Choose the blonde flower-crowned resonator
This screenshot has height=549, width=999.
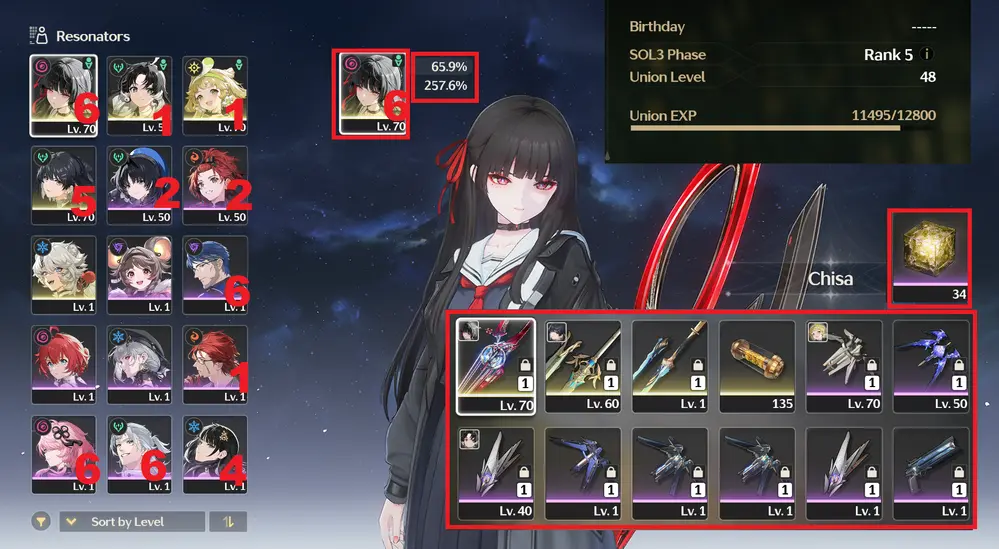pos(215,95)
